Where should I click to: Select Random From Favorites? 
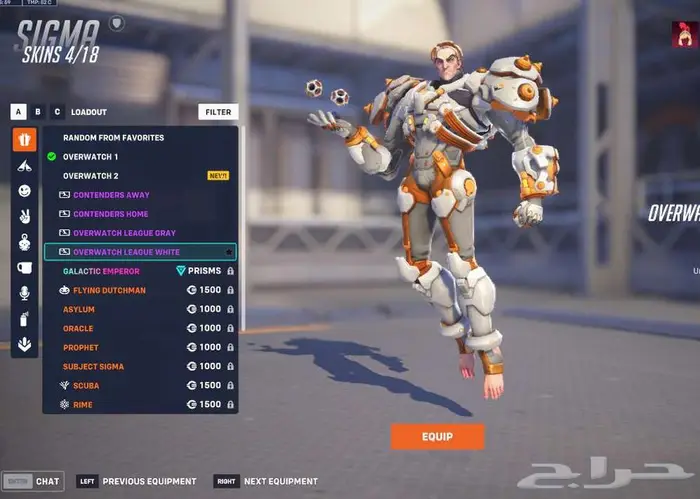tap(113, 138)
